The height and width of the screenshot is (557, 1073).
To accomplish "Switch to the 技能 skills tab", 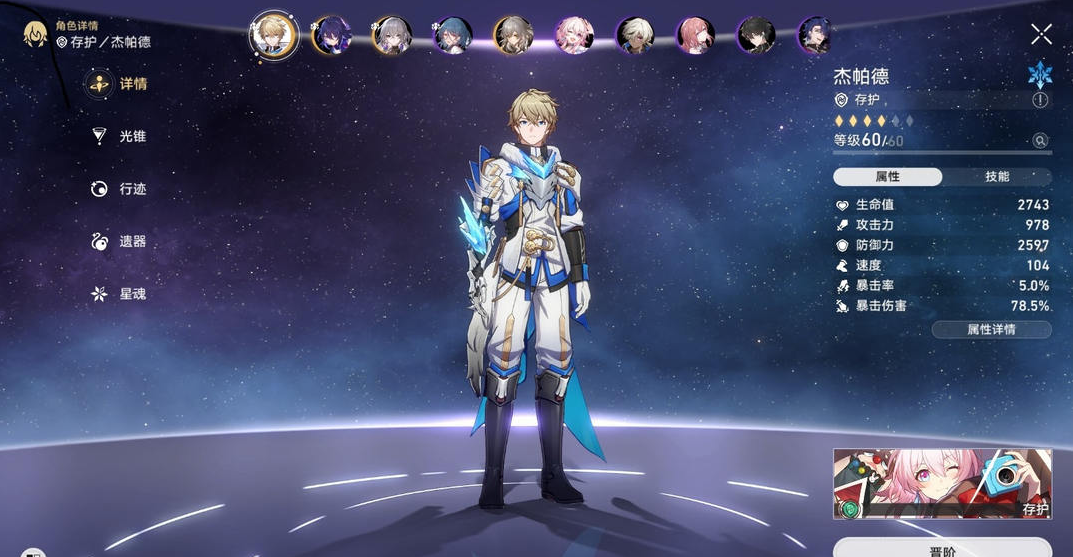I will 997,177.
